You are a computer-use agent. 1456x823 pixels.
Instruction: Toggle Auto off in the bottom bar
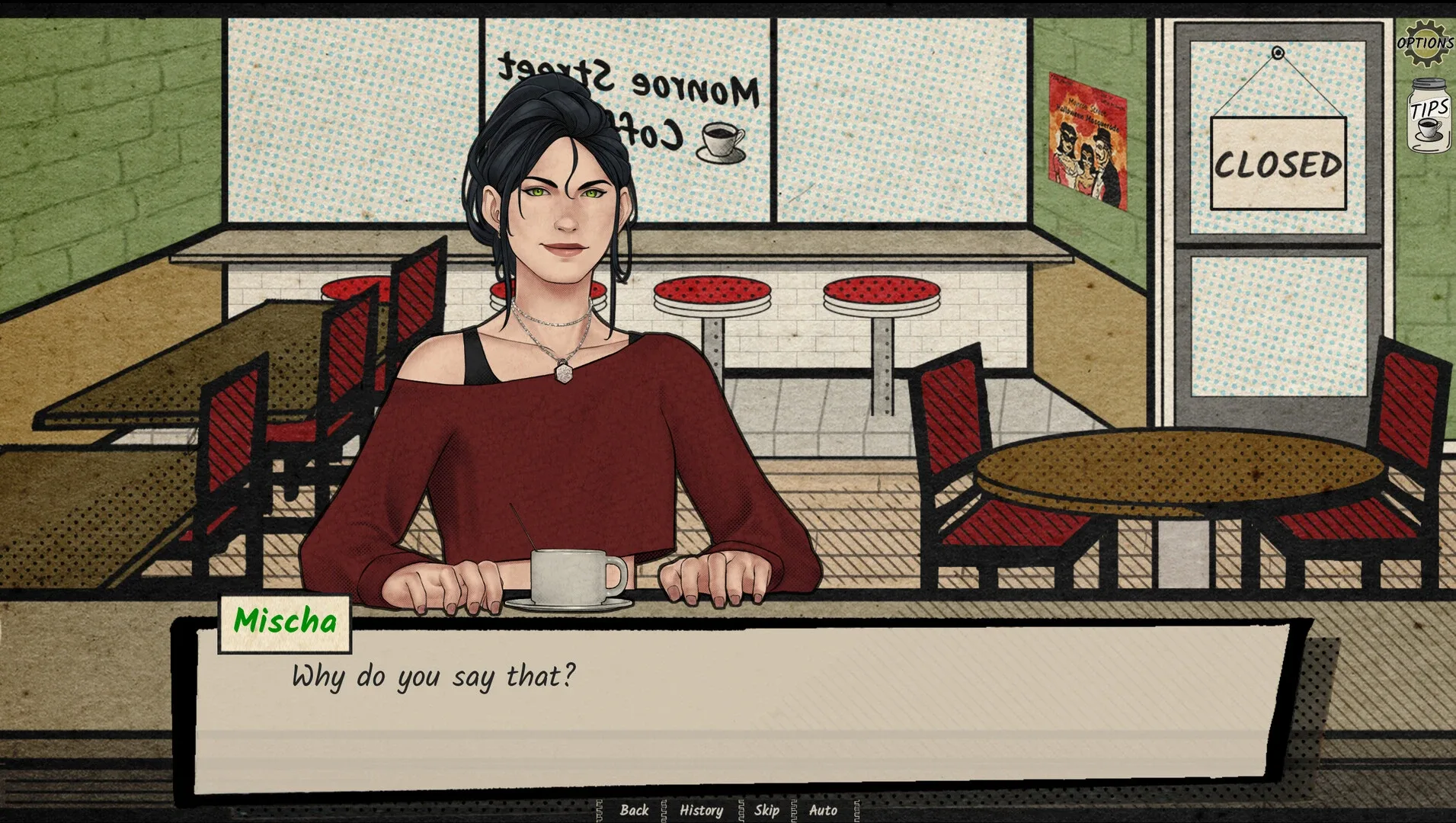point(822,811)
